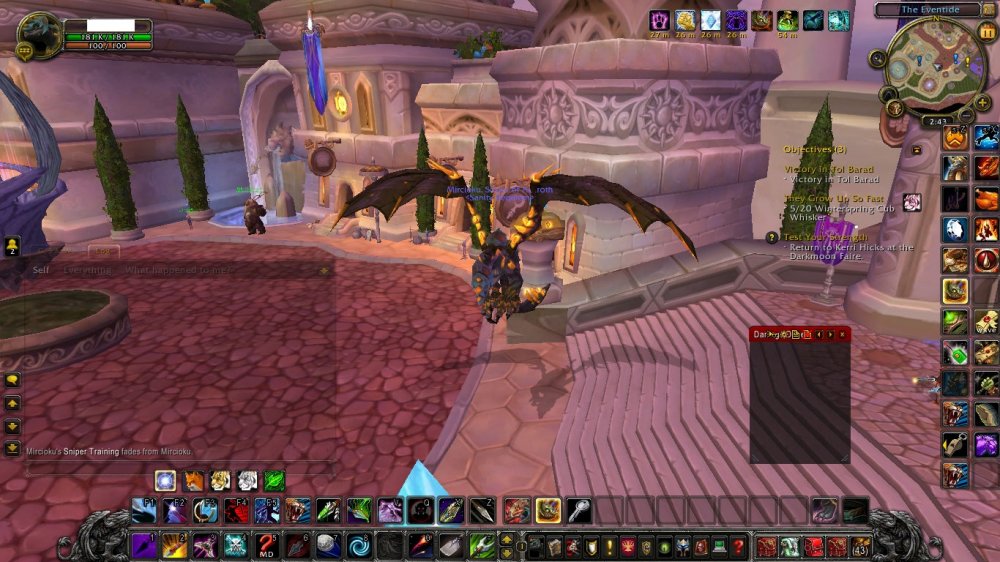Use the Wintersping Cub Whisker quest item icon
This screenshot has height=562, width=1000.
tap(911, 203)
